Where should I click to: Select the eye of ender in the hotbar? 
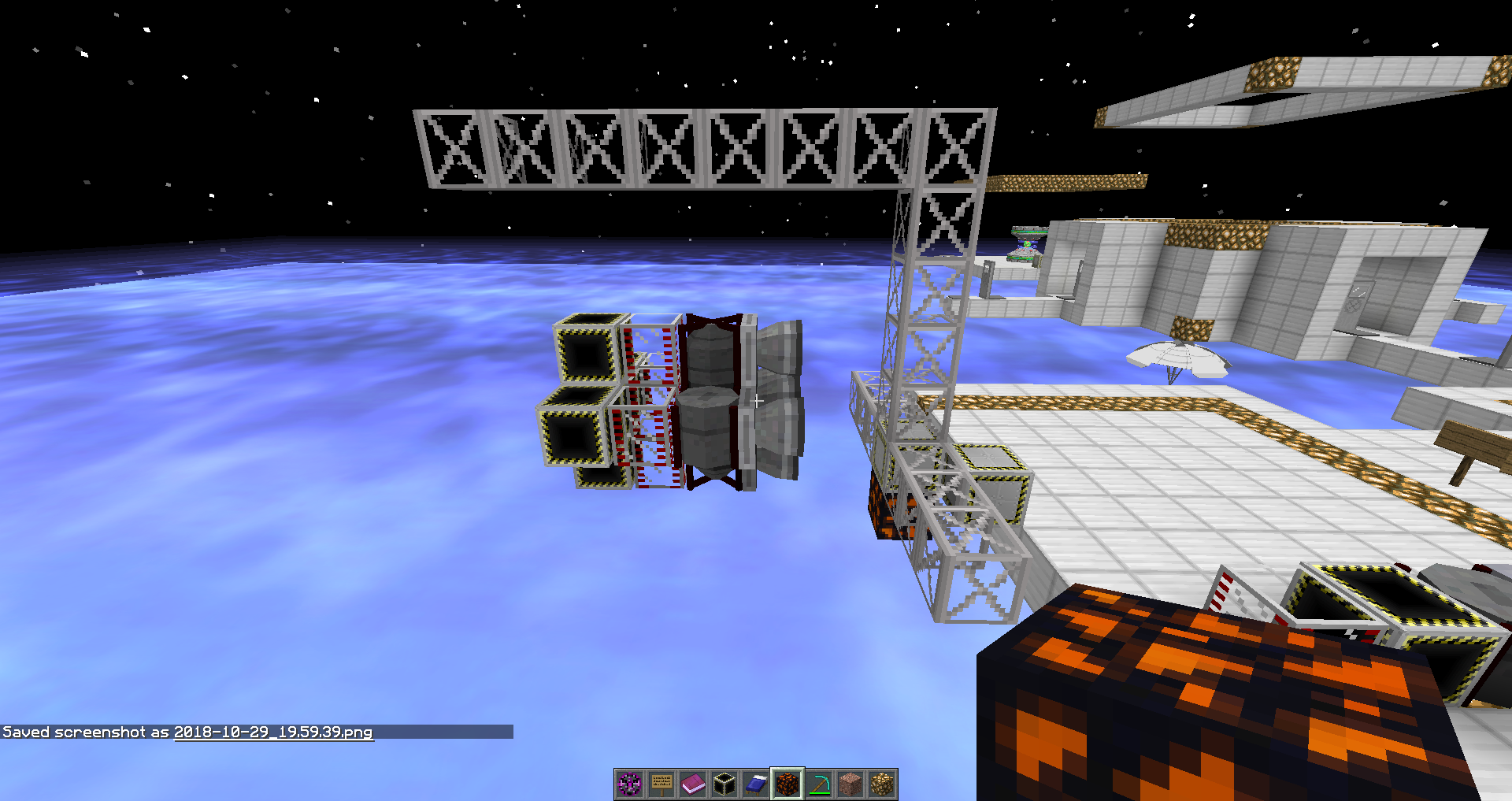click(628, 781)
